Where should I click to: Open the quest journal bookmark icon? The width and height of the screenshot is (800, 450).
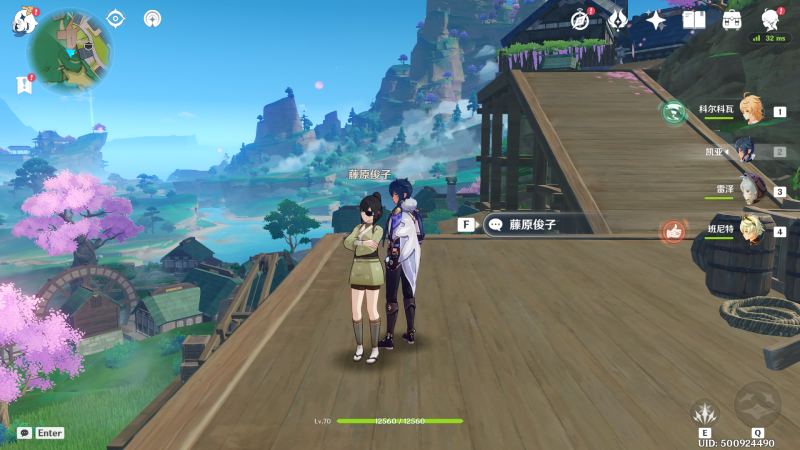point(24,86)
